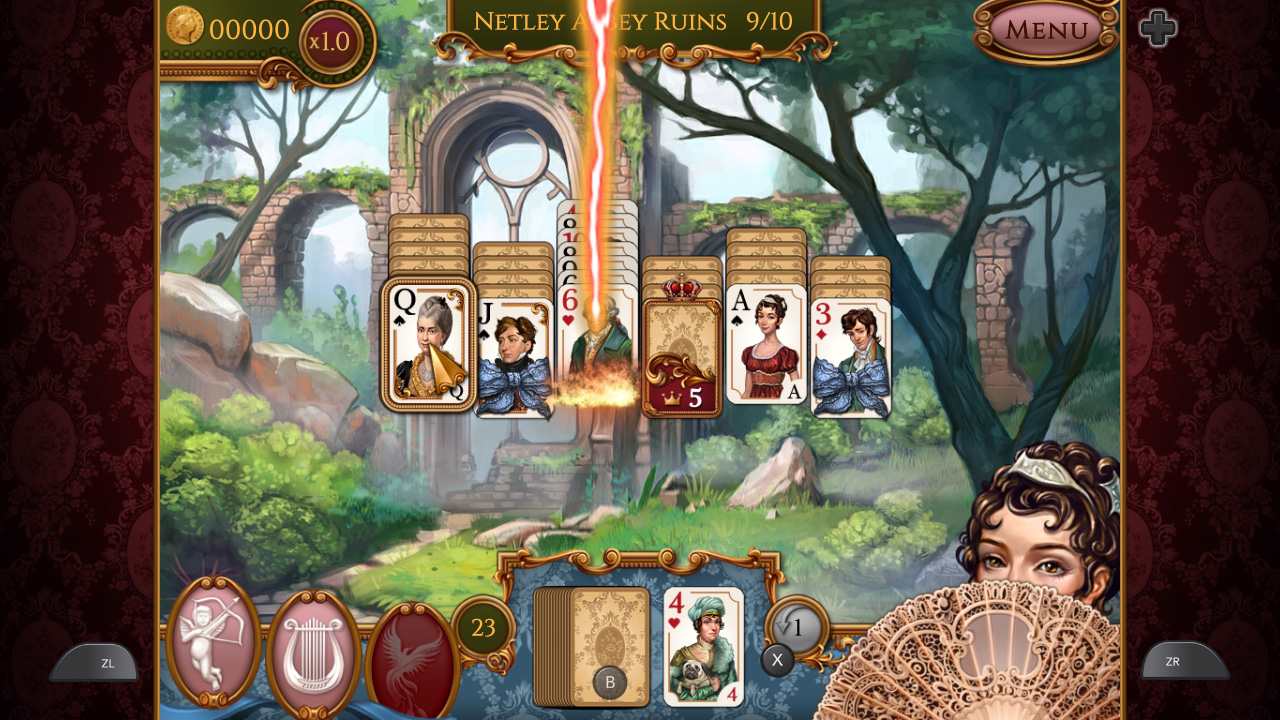The image size is (1280, 720).
Task: Draw a card from the deck
Action: (x=592, y=645)
